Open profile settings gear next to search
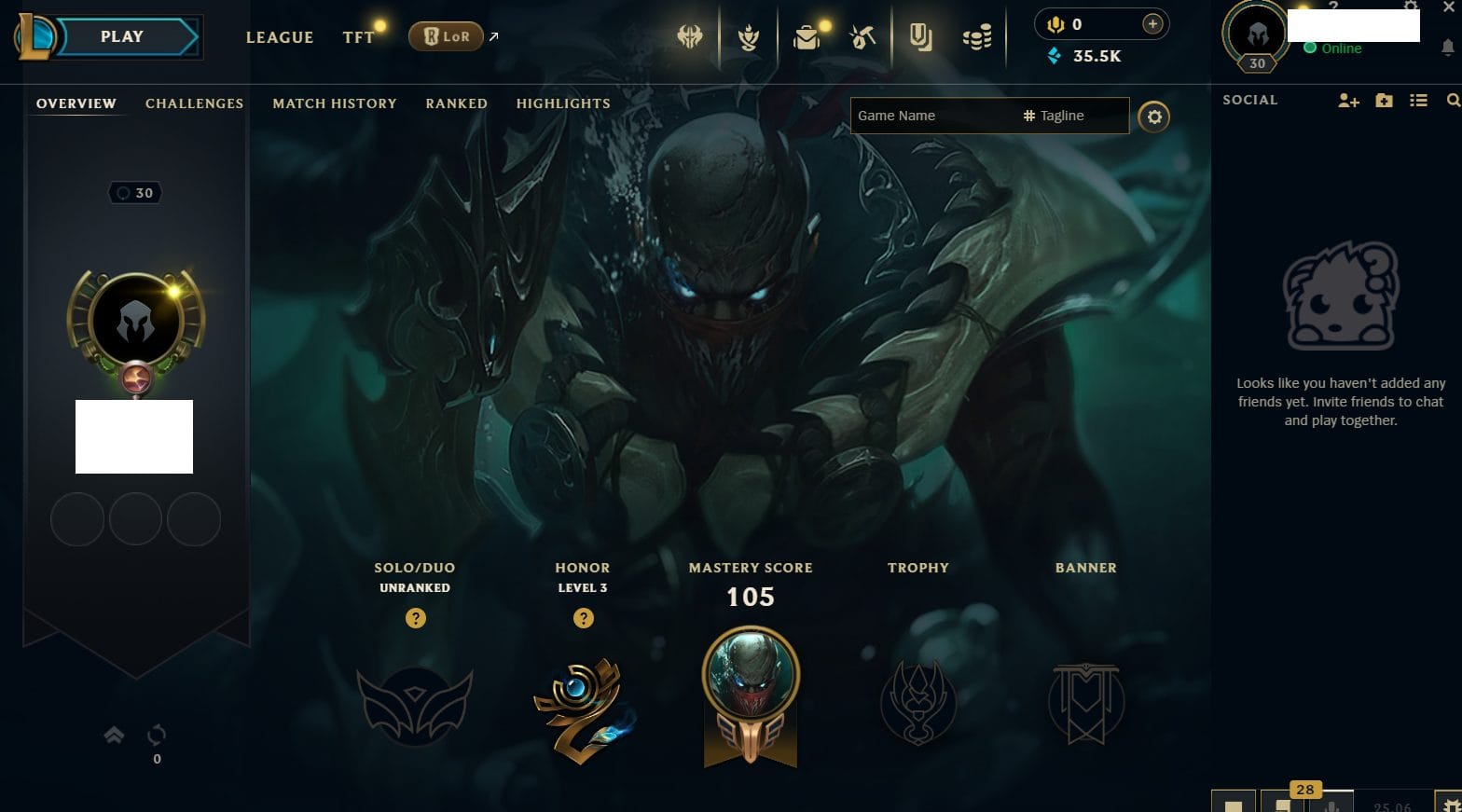The image size is (1462, 812). pyautogui.click(x=1153, y=117)
